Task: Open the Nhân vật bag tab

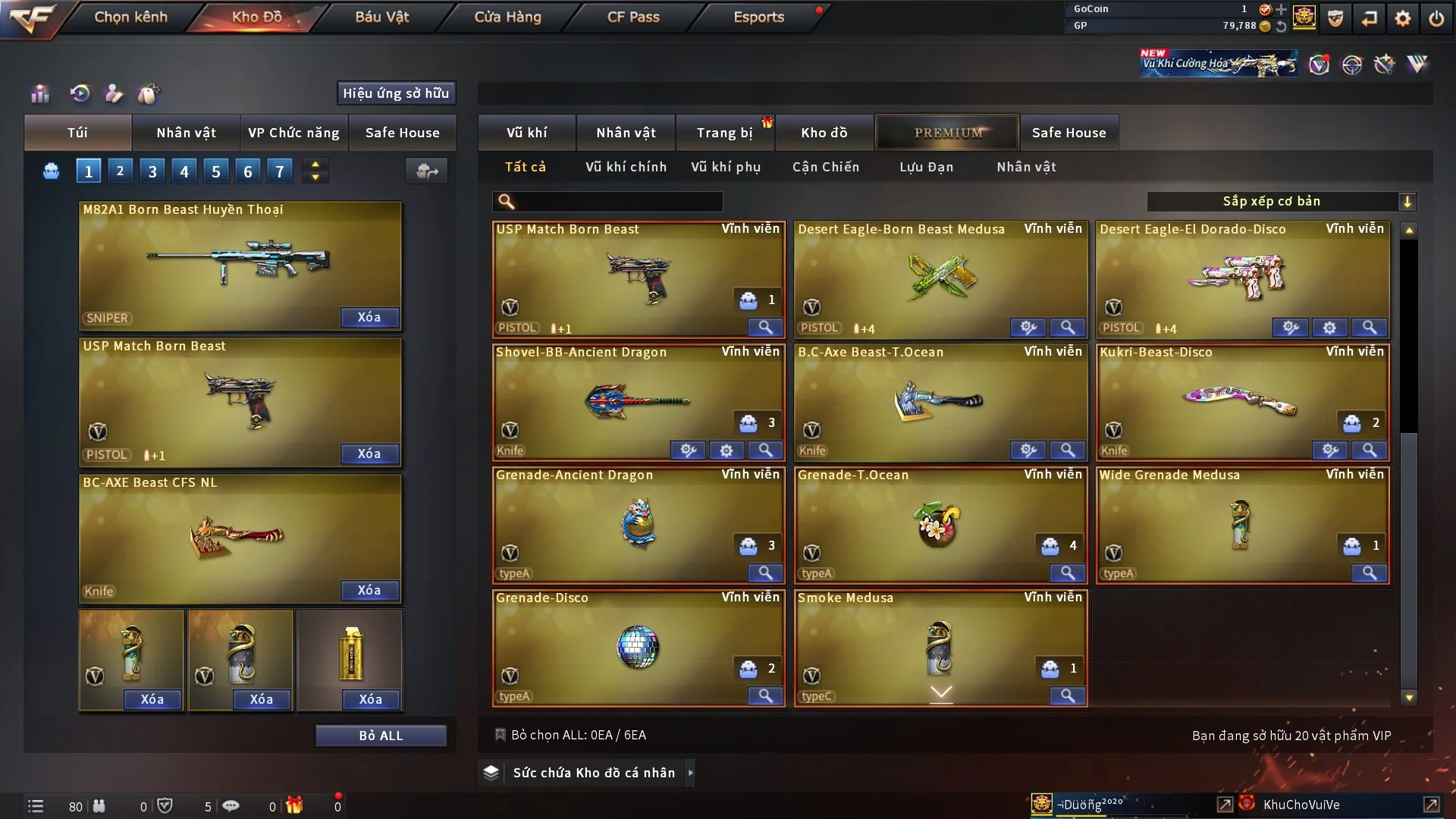Action: (186, 133)
